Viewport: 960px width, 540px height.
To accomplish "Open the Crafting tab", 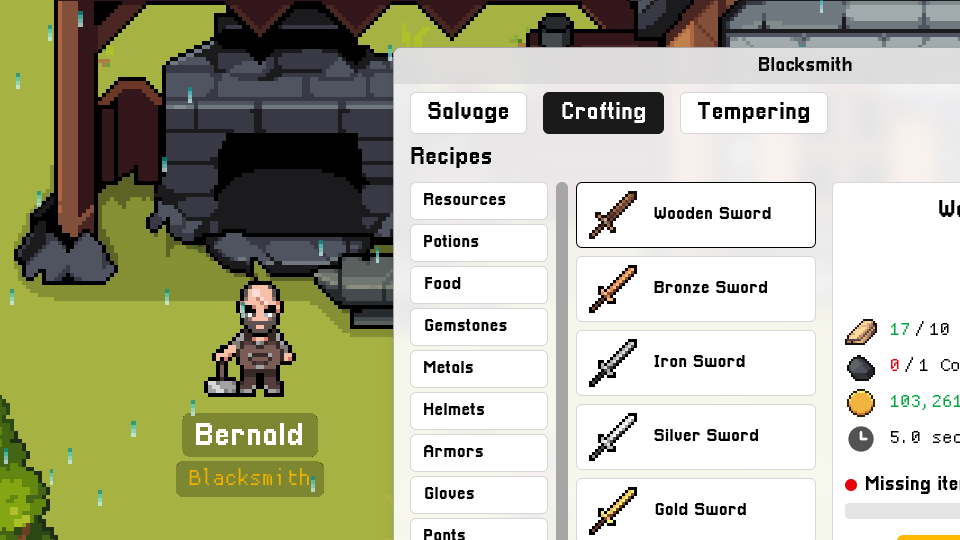I will 603,112.
